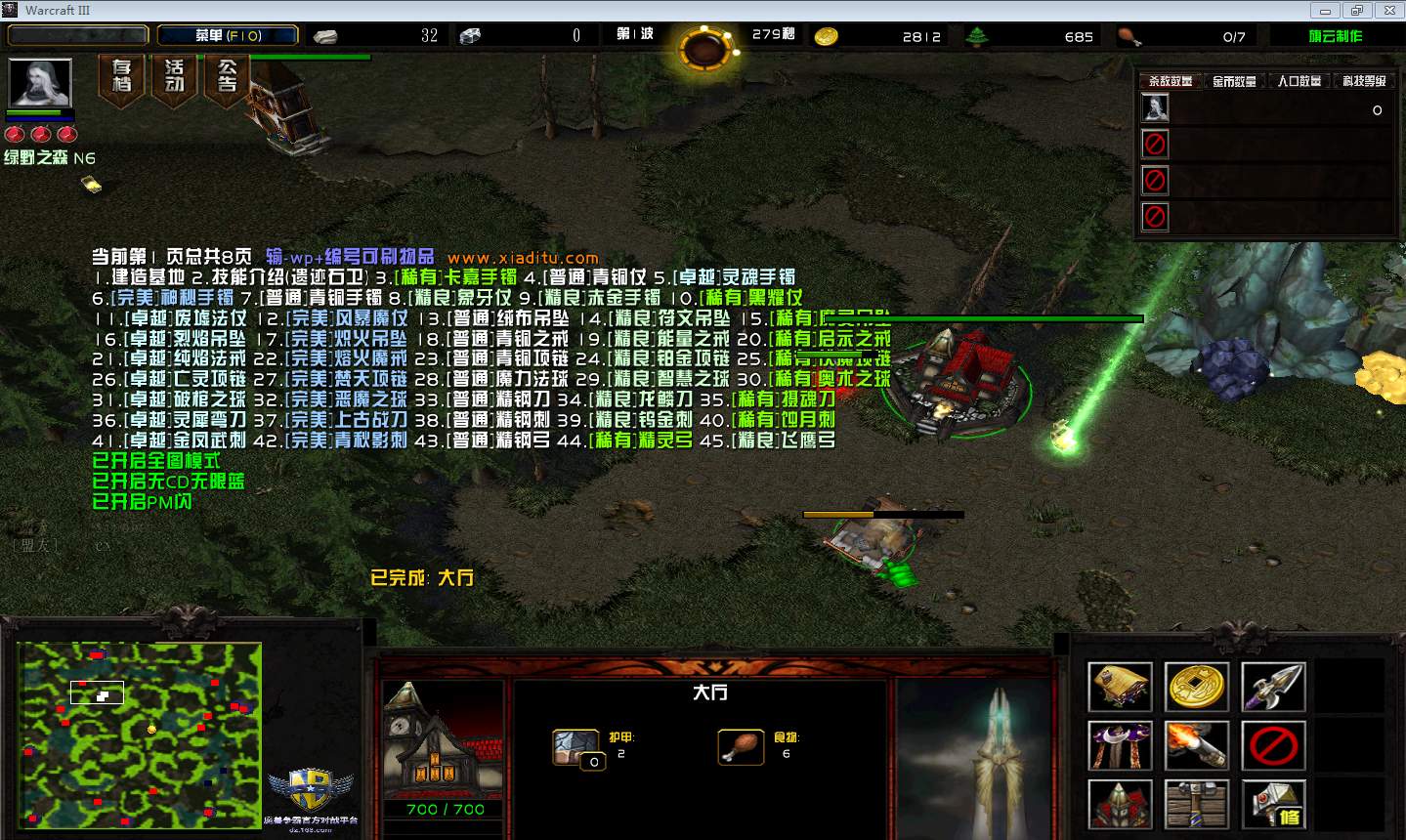Click the red-roofed tower icon
1406x840 pixels.
coord(1121,805)
